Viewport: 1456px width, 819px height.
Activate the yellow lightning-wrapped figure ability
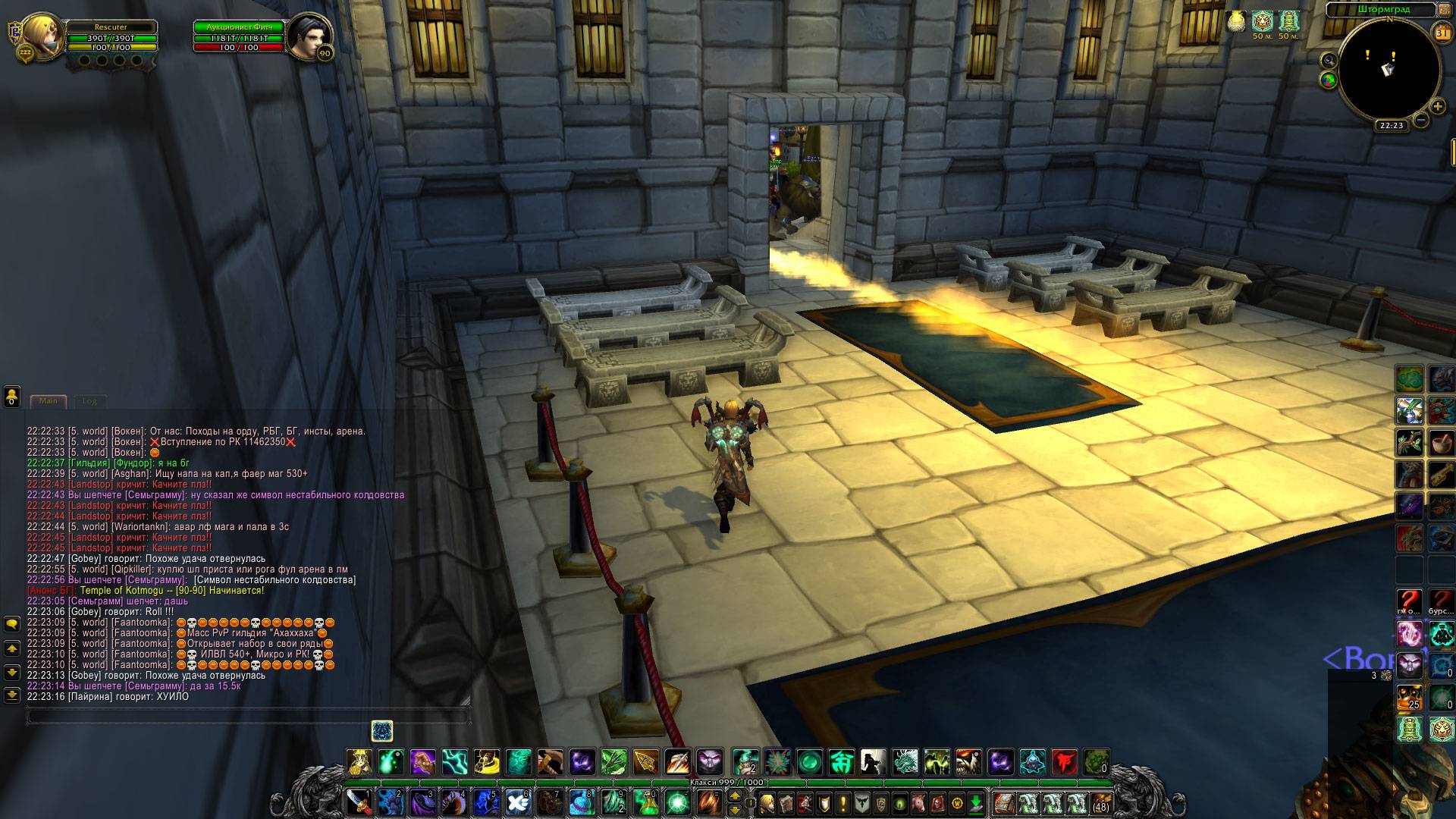coord(487,761)
